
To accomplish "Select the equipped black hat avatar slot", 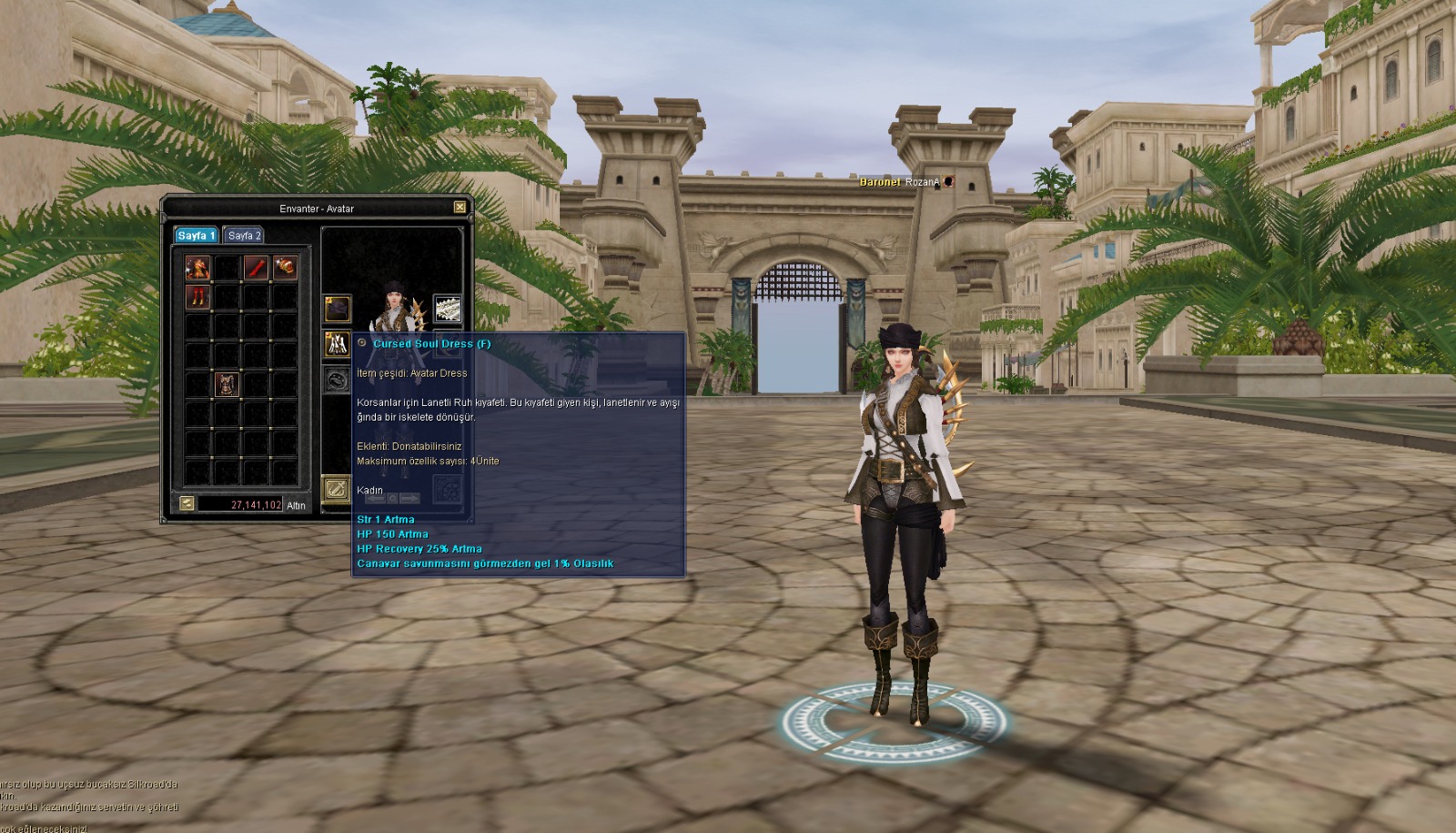I will [338, 310].
